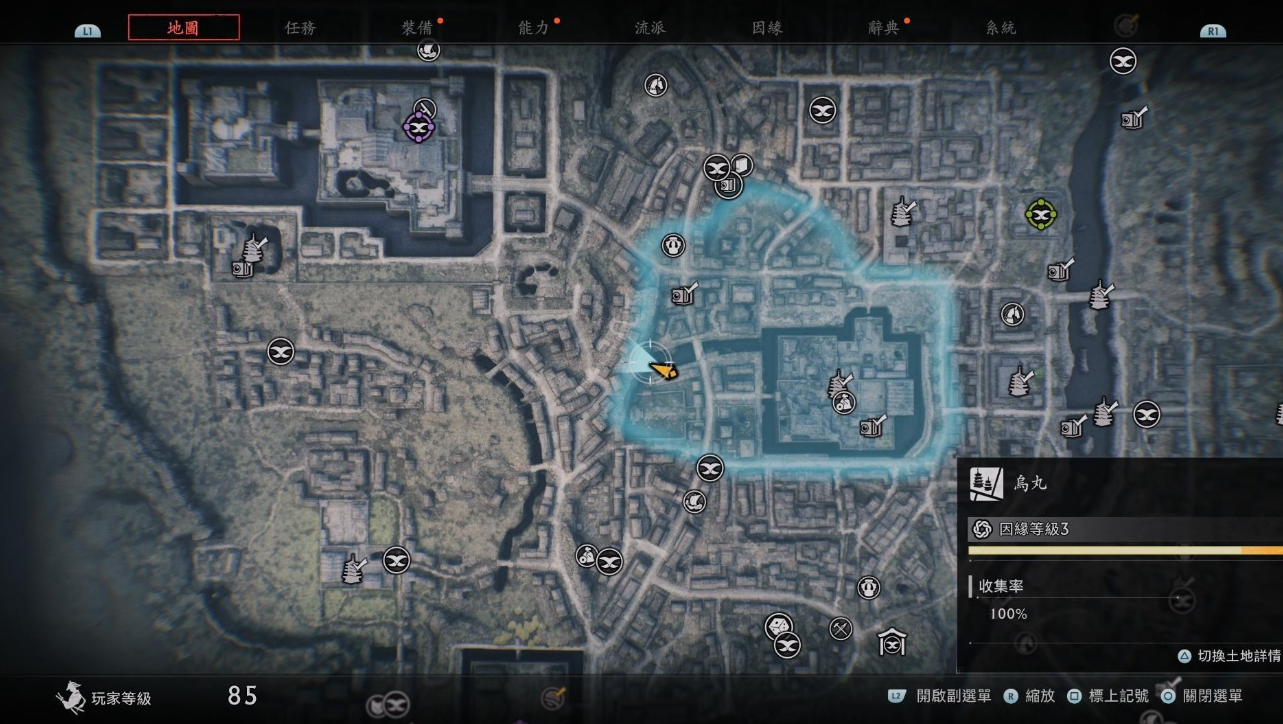The width and height of the screenshot is (1283, 724).
Task: Pick the gate-shaped marker on the map
Action: (891, 641)
